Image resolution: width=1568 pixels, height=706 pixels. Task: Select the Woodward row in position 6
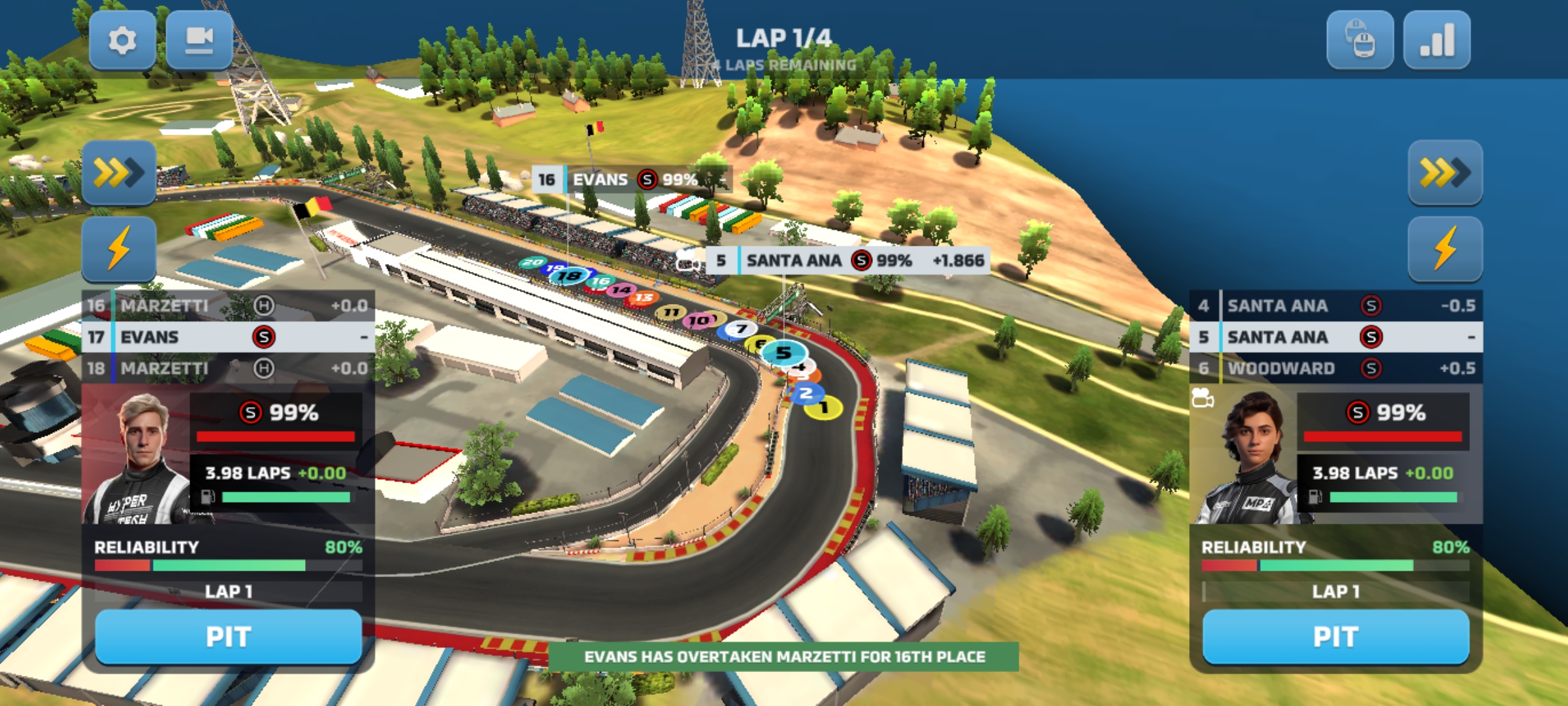tap(1335, 369)
